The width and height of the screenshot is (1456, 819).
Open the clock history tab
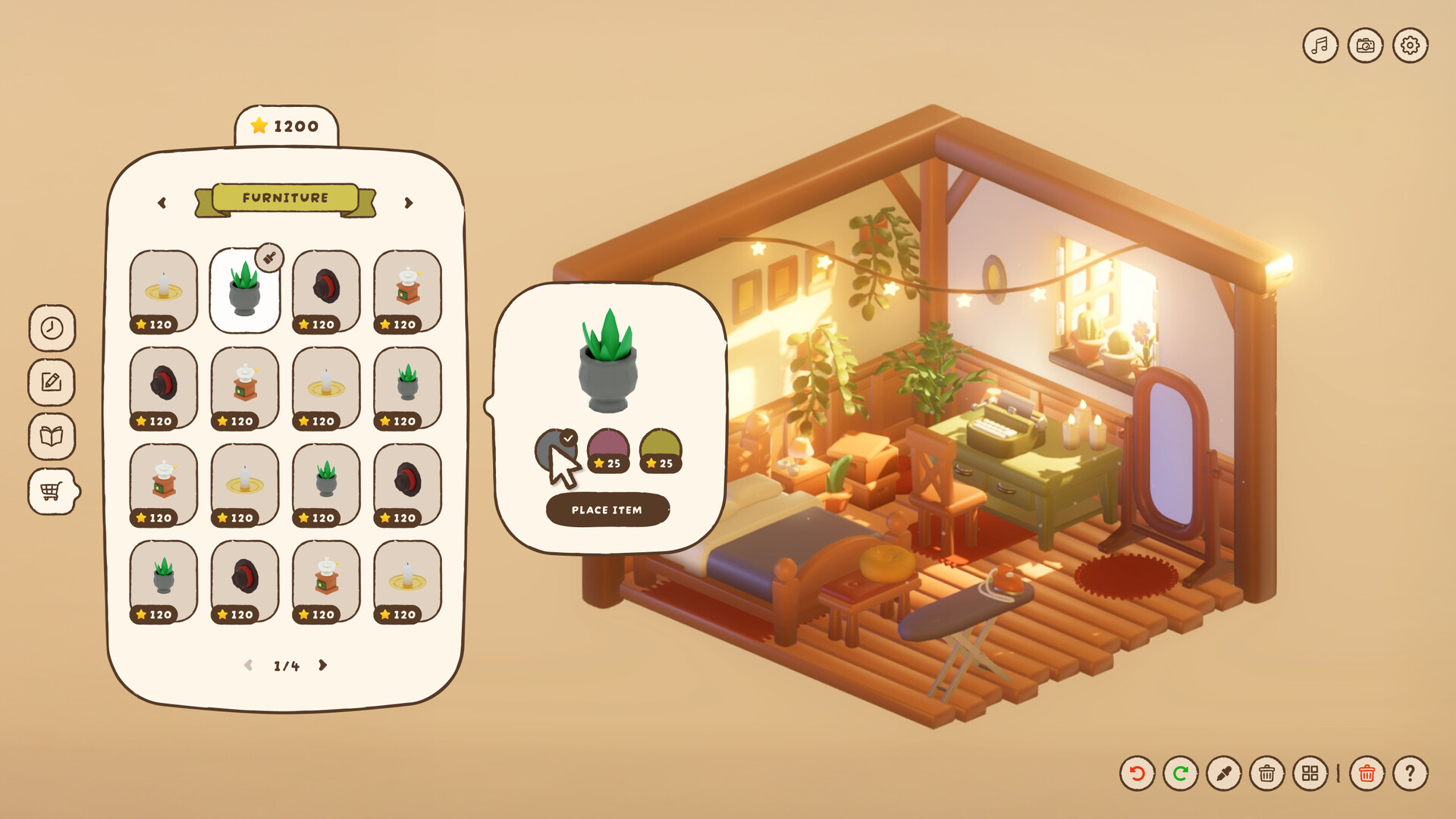pyautogui.click(x=52, y=328)
